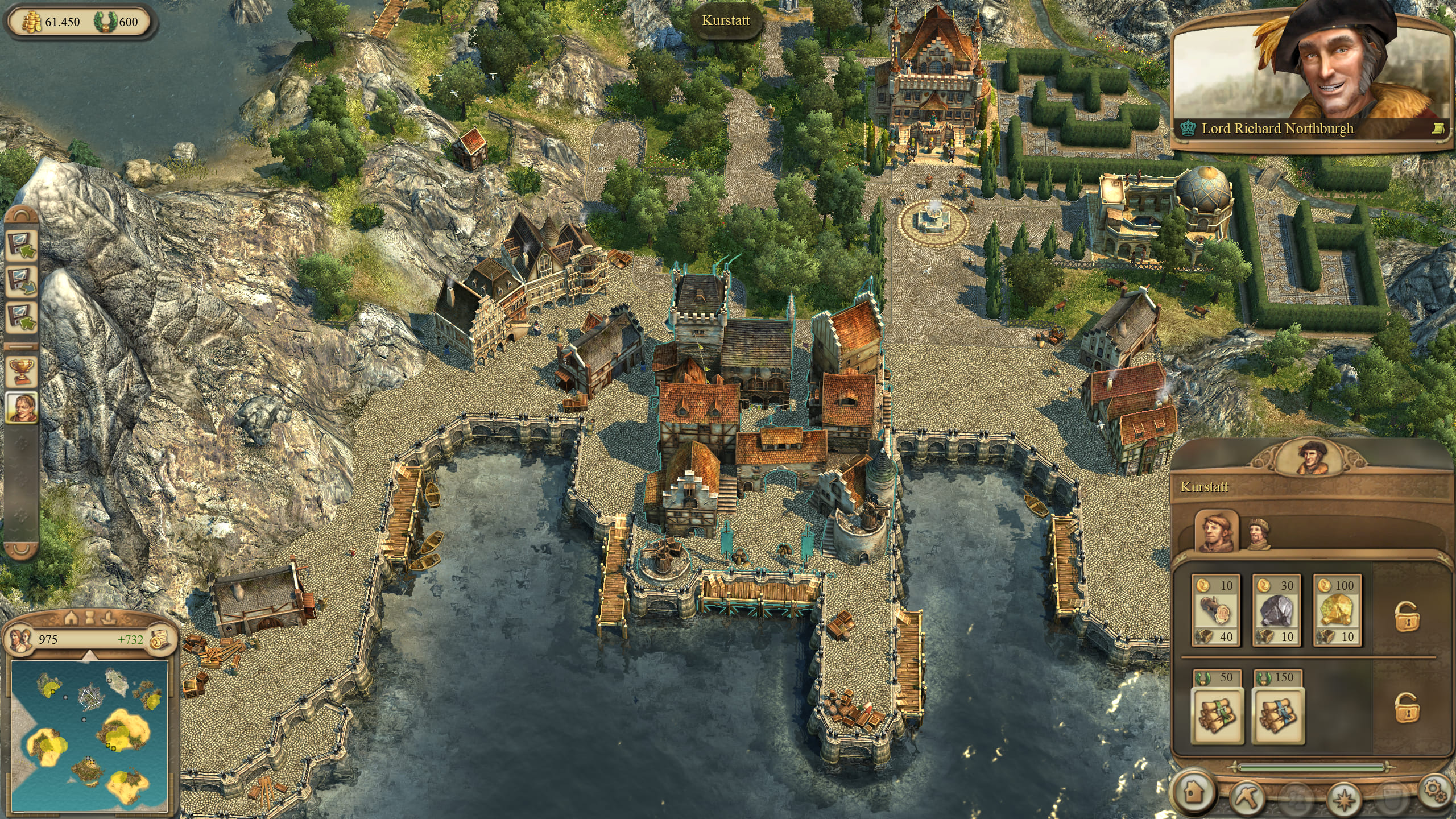Select the character portrait in the sidebar
The width and height of the screenshot is (1456, 819).
pyautogui.click(x=22, y=407)
